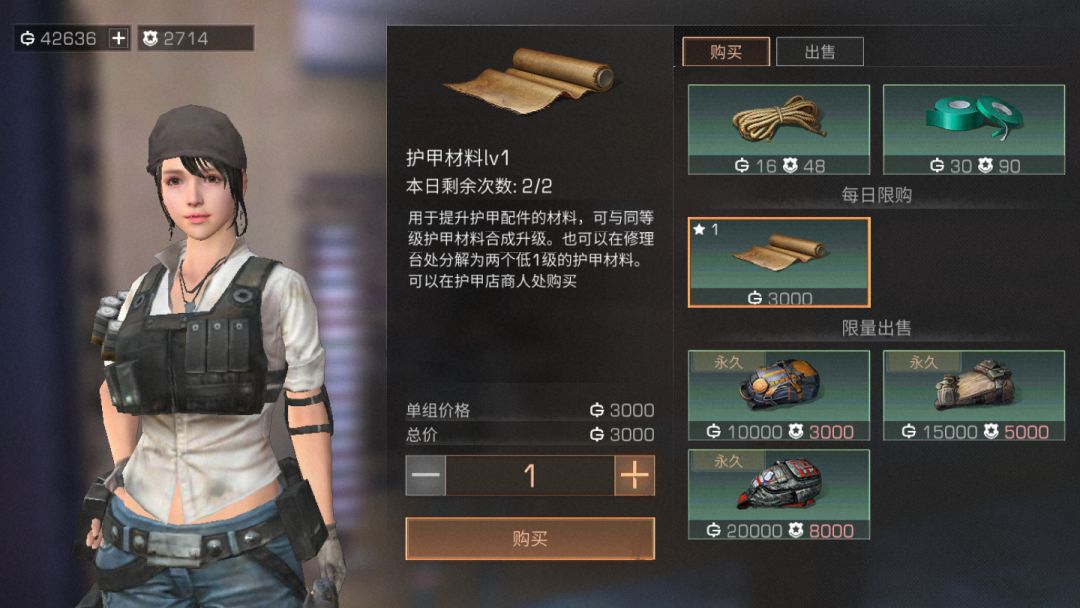Increase purchase quantity with plus button

[x=634, y=476]
